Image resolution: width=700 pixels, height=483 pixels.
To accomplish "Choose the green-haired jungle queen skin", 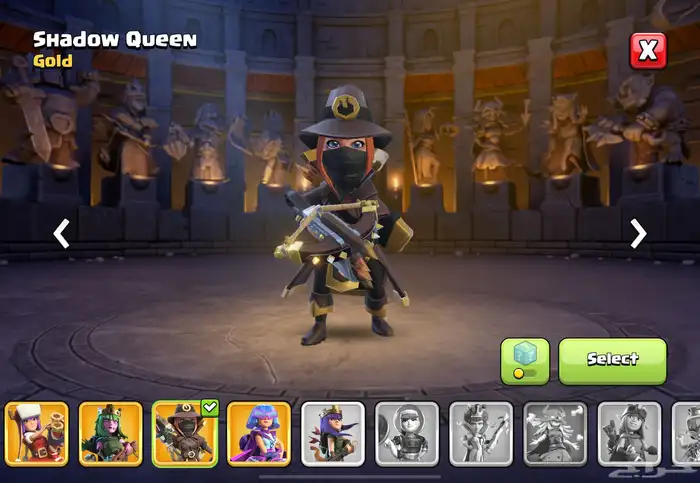I will (111, 434).
